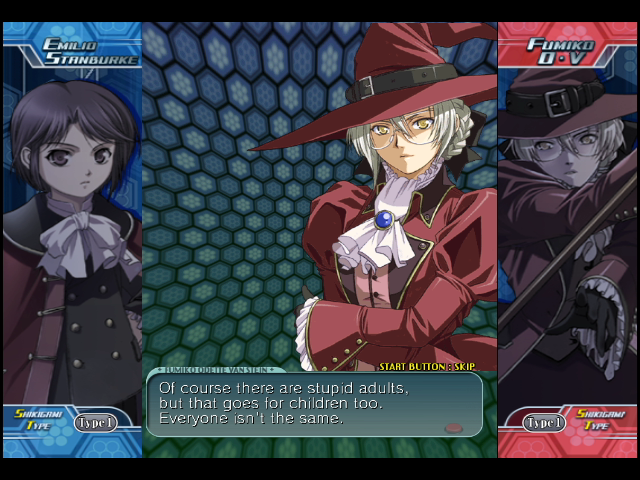The width and height of the screenshot is (640, 480).
Task: Click the red continue indicator in the dialogue box
Action: click(453, 427)
